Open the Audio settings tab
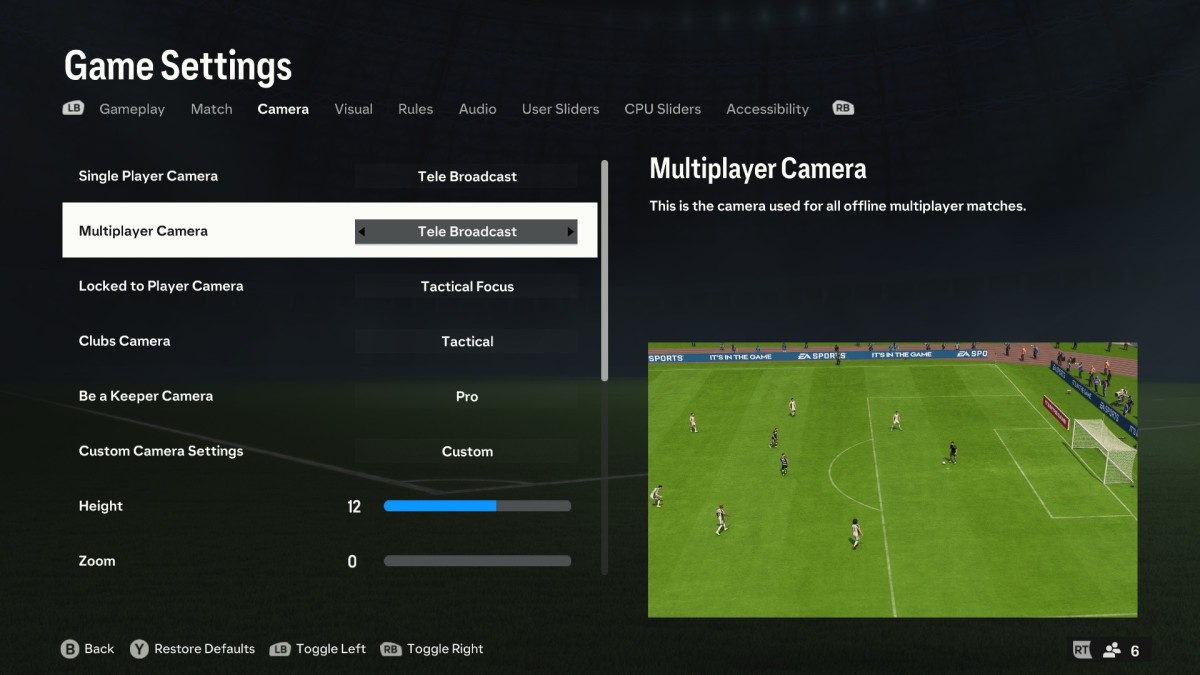Screen dimensions: 1200x675 click(x=477, y=109)
